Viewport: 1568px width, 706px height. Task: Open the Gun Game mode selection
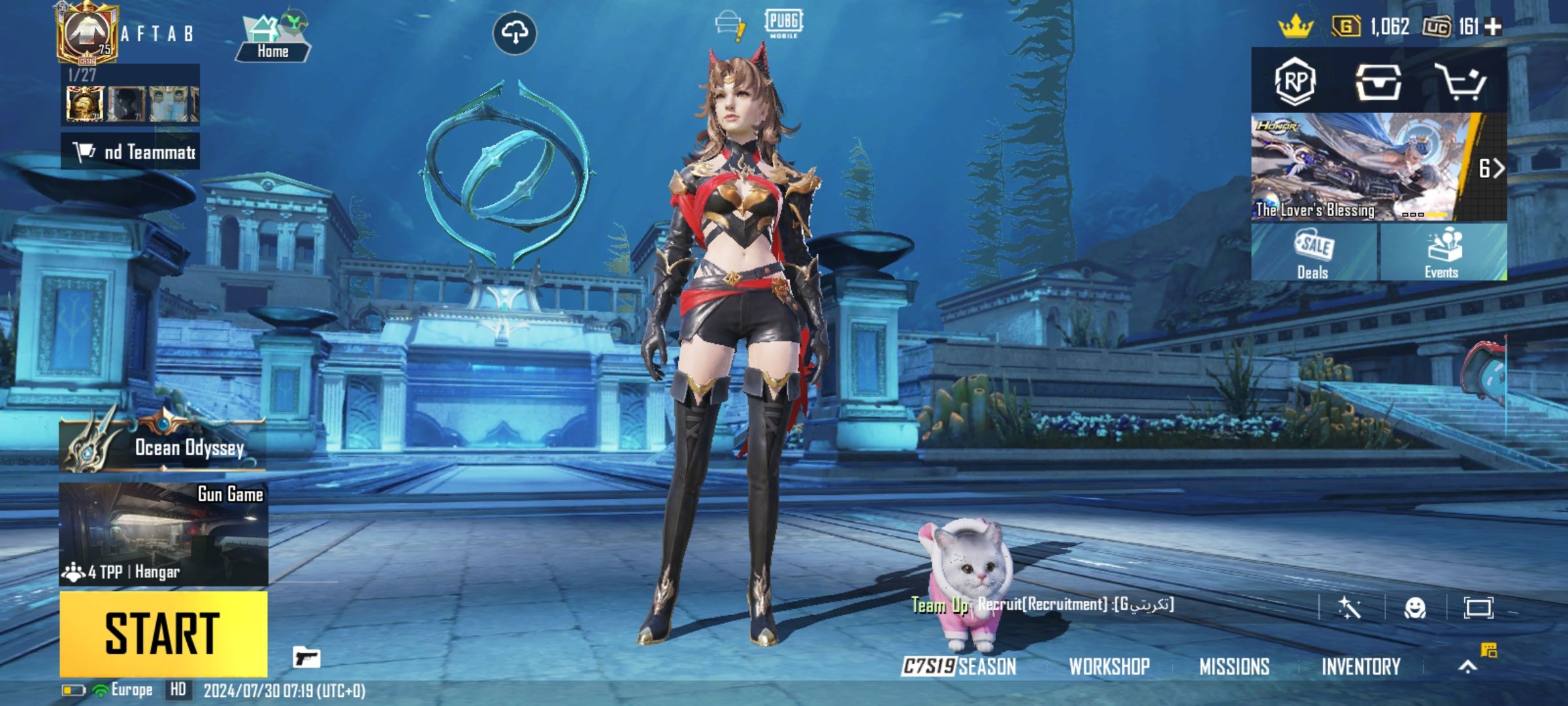[163, 534]
